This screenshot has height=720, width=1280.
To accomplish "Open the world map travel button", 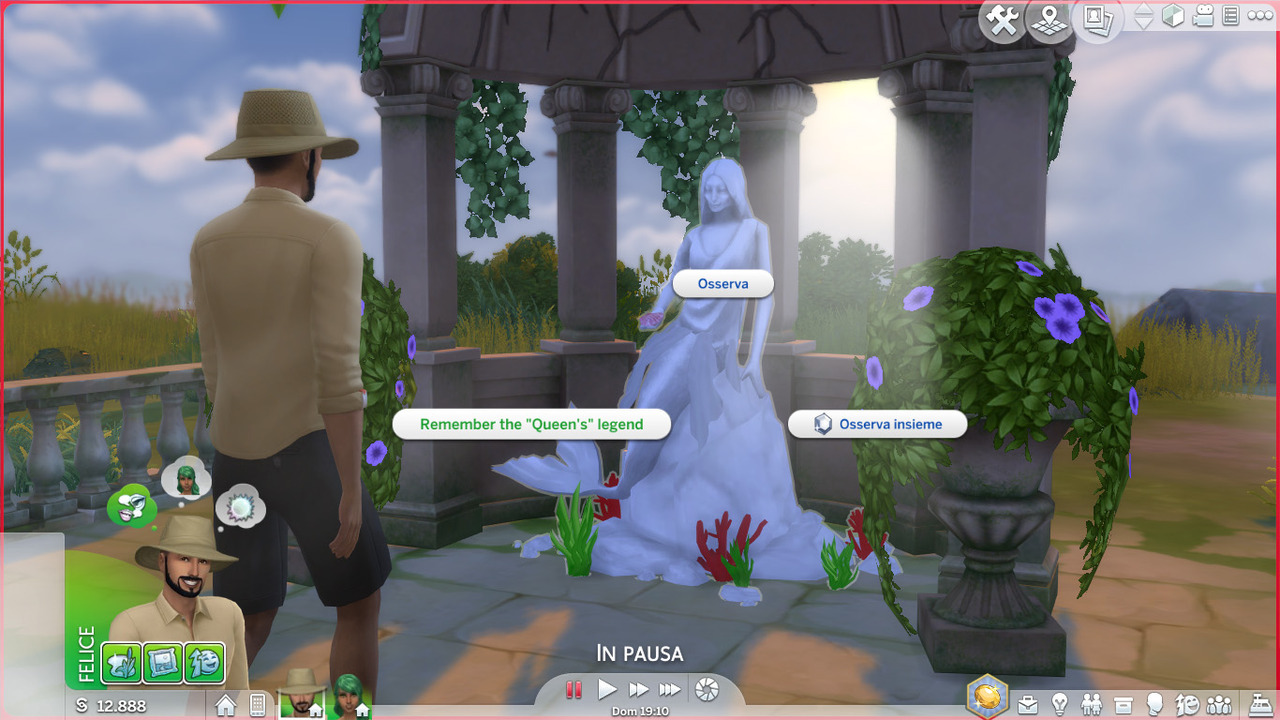I will pos(1049,19).
